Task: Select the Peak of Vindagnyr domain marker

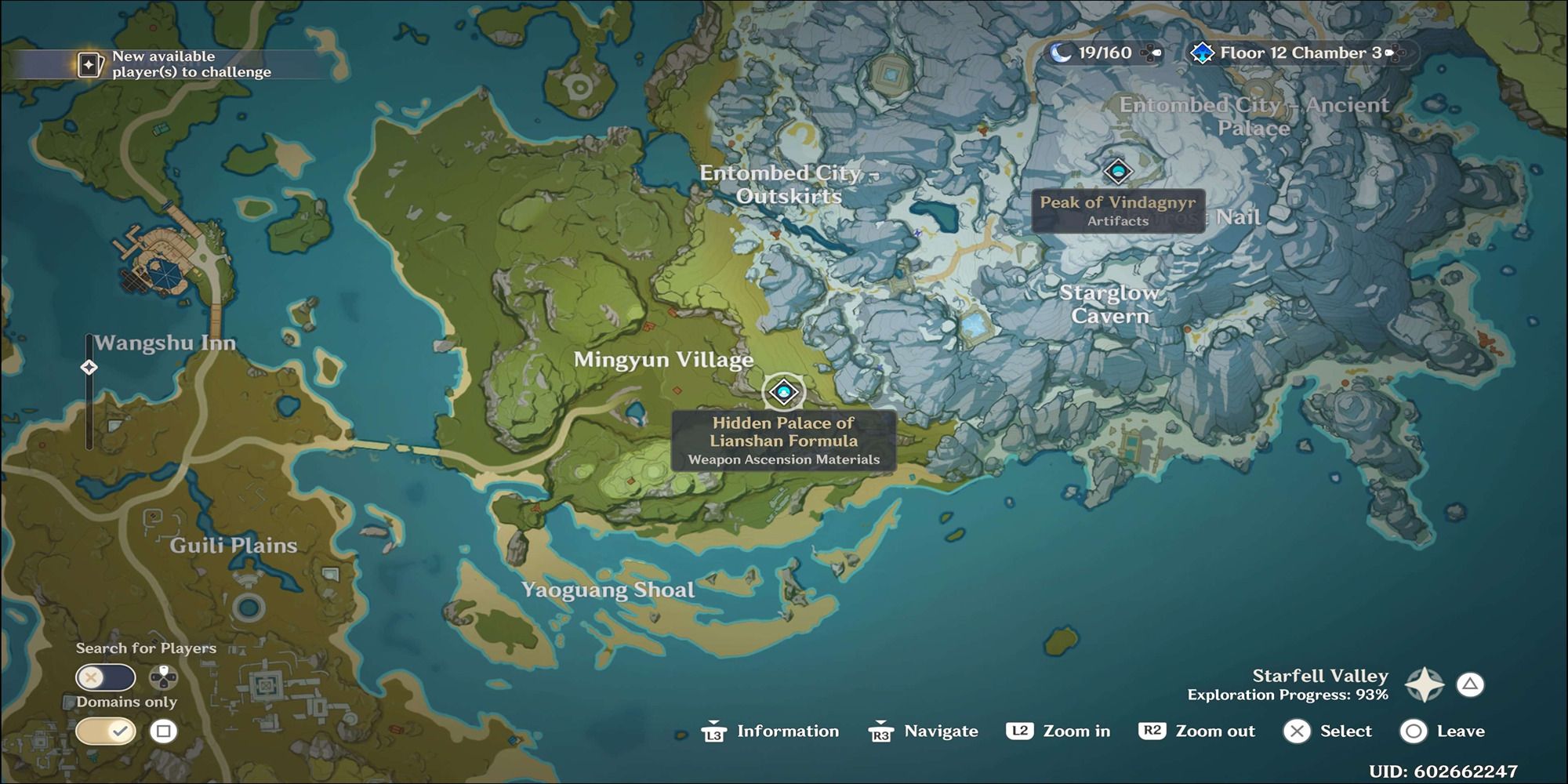Action: pyautogui.click(x=1118, y=171)
